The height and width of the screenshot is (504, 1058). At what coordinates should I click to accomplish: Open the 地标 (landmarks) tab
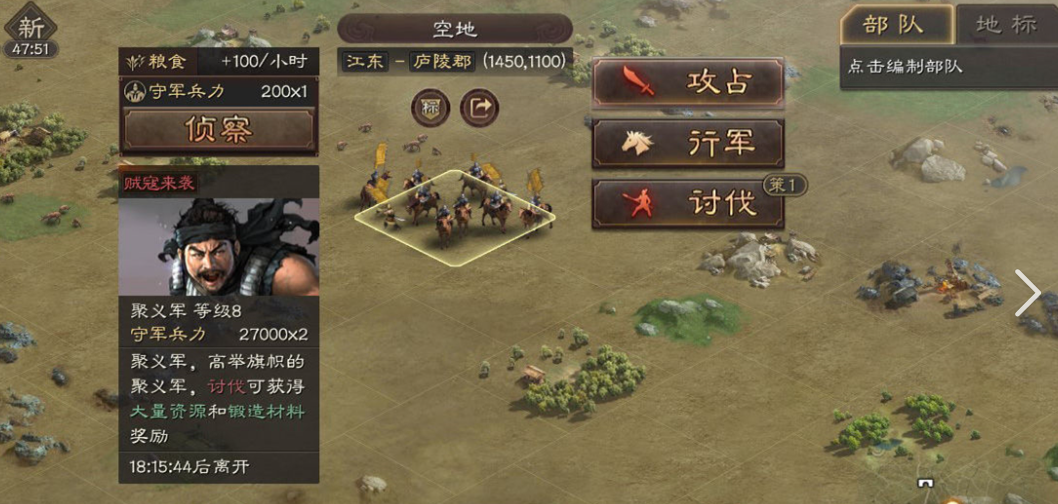pyautogui.click(x=1004, y=25)
